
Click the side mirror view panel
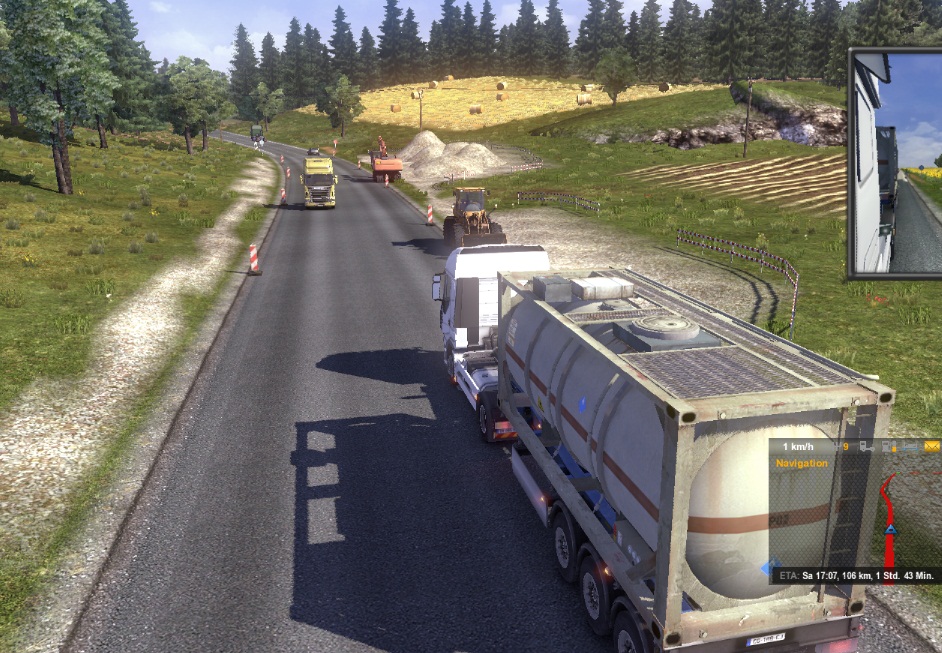click(x=895, y=163)
